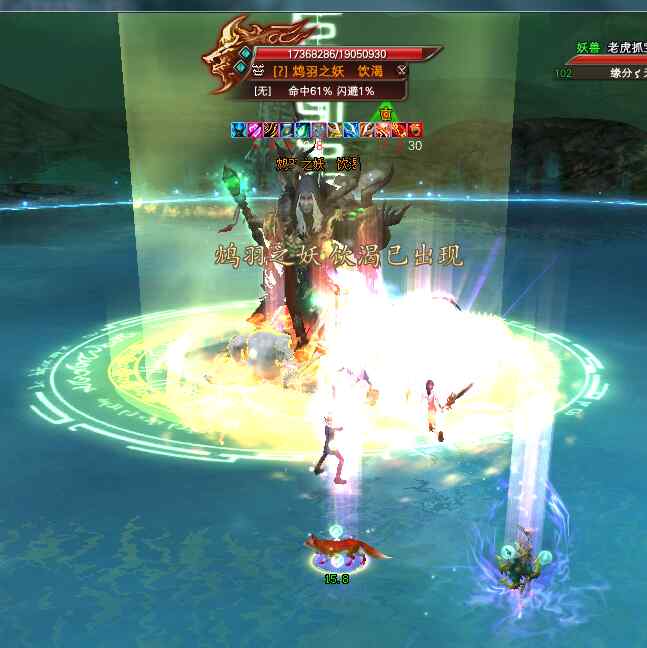The height and width of the screenshot is (648, 647).
Task: Select the boss name bar 鸩羽之妖 饮渴
Action: pos(329,71)
